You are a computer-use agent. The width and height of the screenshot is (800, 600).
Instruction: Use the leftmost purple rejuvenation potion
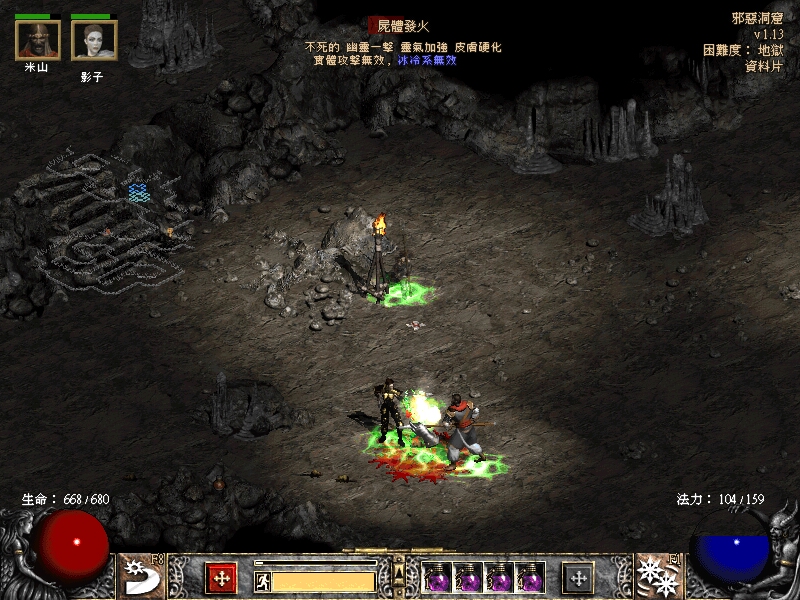(x=437, y=577)
